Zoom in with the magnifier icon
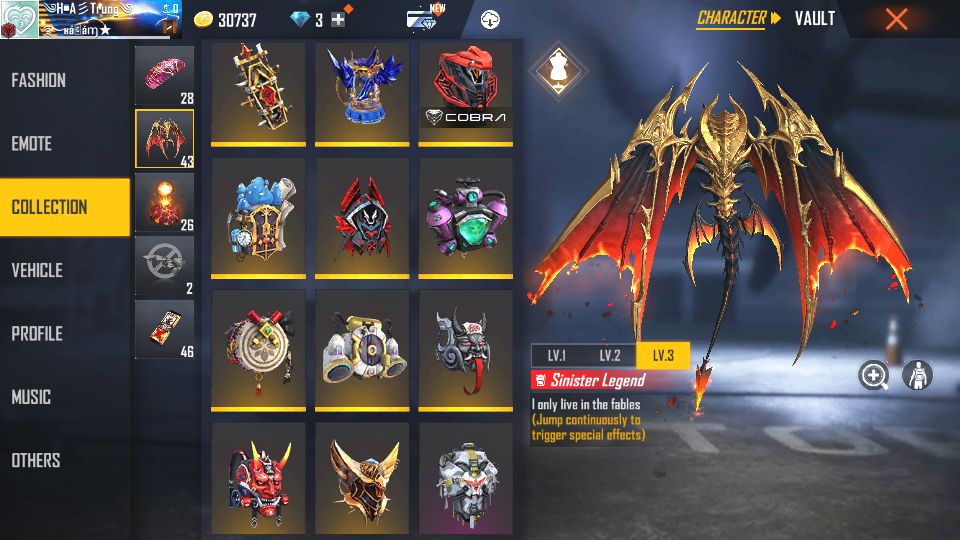Image resolution: width=960 pixels, height=540 pixels. pyautogui.click(x=874, y=375)
